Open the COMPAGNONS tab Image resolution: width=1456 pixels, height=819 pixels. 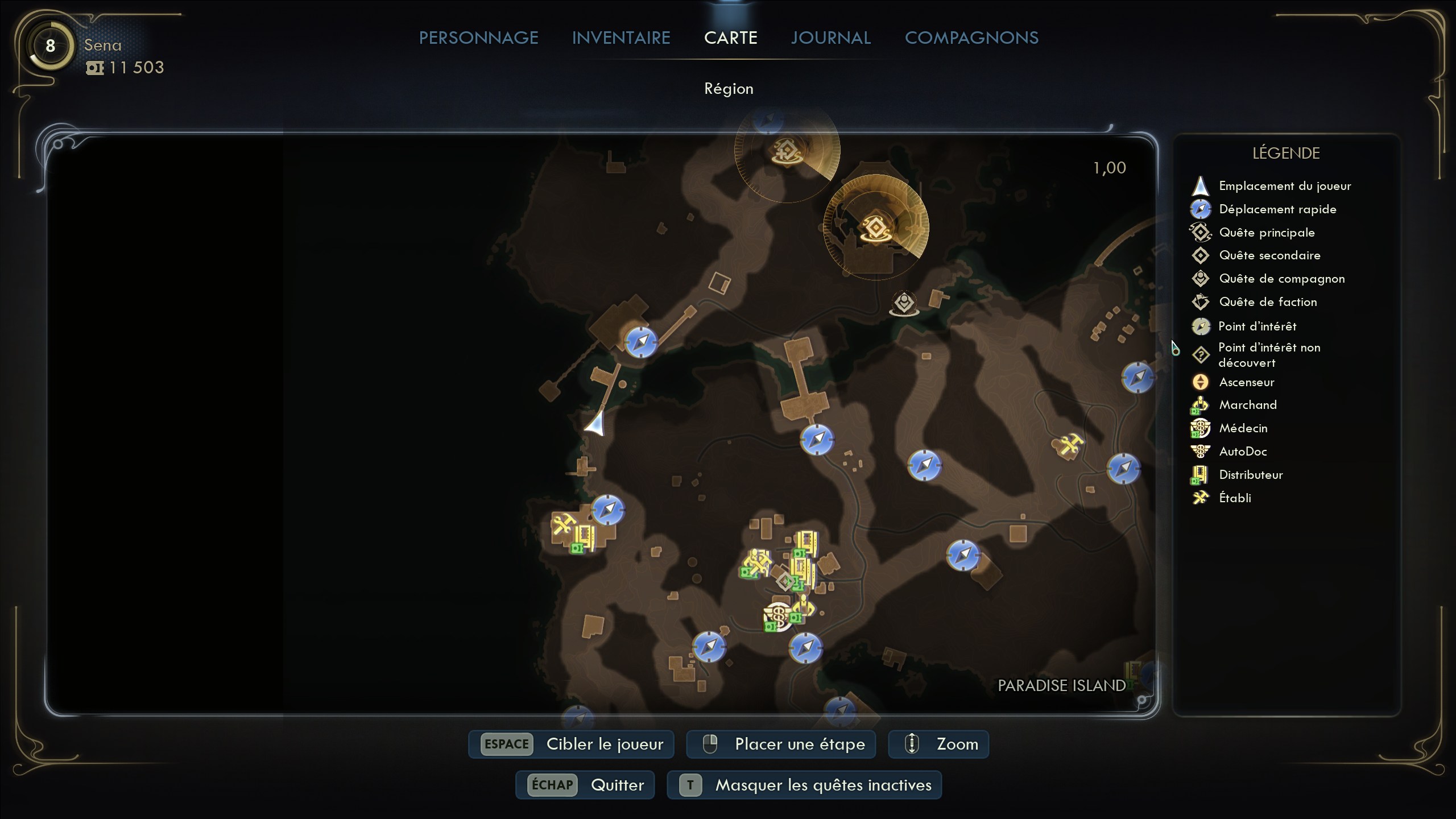(972, 38)
